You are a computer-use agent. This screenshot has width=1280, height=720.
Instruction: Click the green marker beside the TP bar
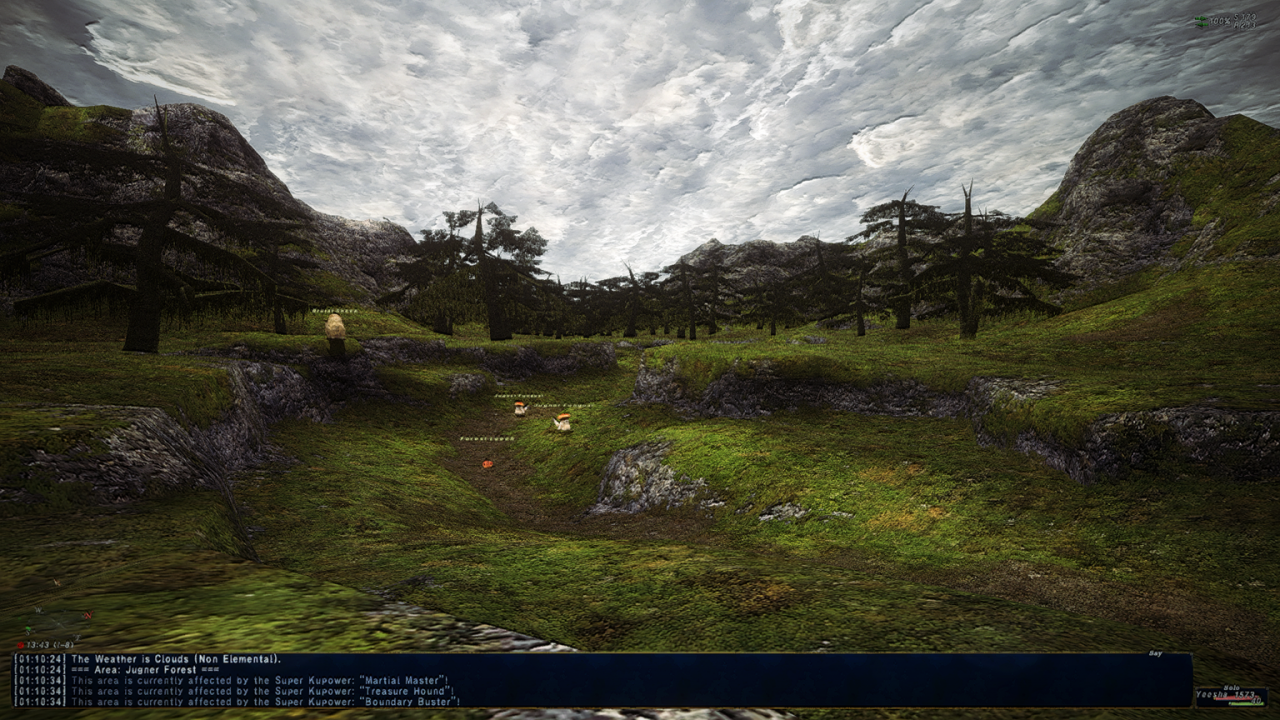[x=1230, y=703]
